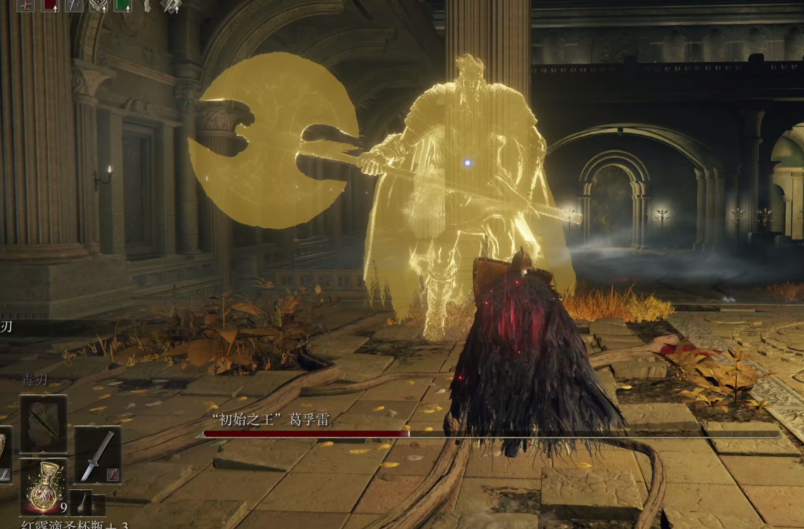Choose the right-hand blade weapon slot
804x529 pixels.
[x=97, y=455]
